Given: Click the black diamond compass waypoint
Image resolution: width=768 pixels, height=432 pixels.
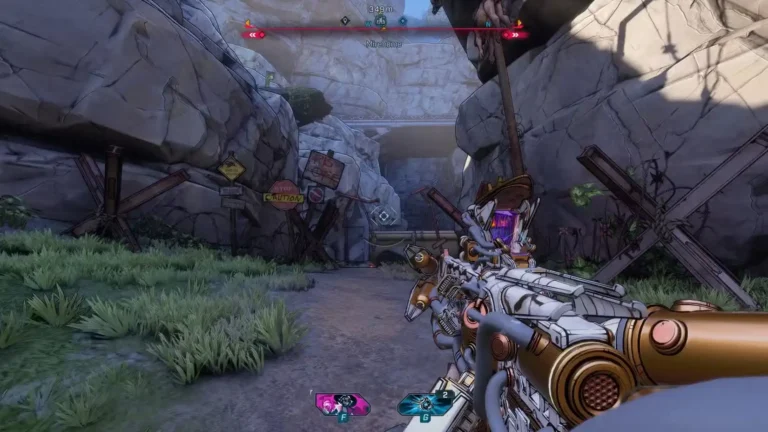Looking at the screenshot, I should click(345, 19).
